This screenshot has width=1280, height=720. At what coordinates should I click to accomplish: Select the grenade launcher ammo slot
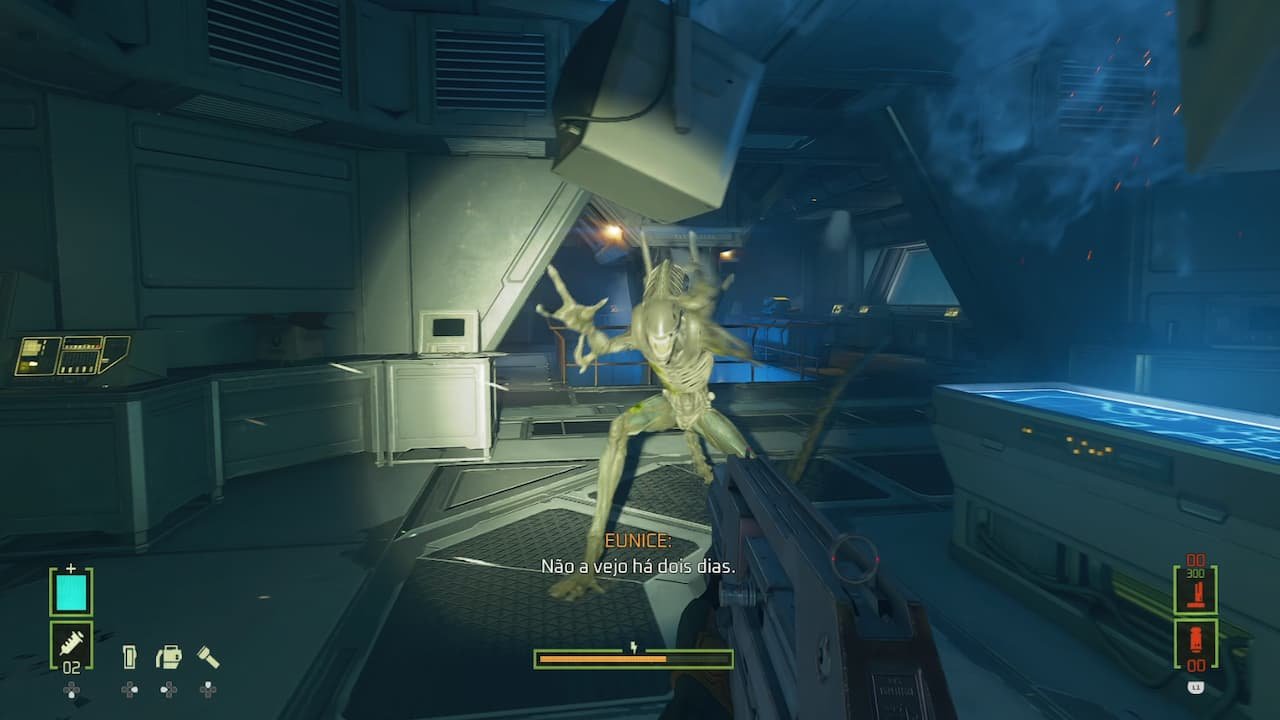pos(1195,643)
